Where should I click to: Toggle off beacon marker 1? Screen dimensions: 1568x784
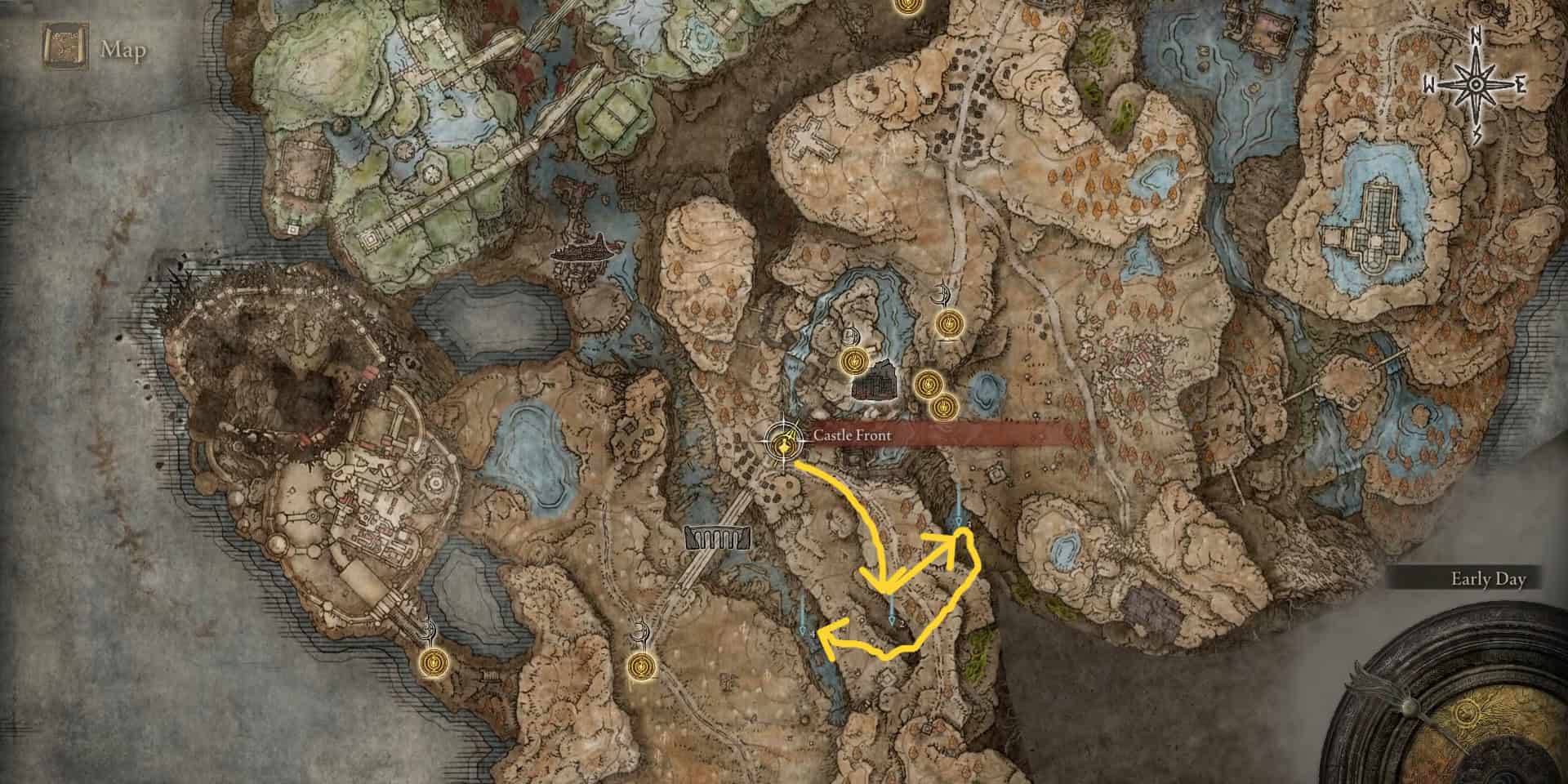(x=958, y=519)
